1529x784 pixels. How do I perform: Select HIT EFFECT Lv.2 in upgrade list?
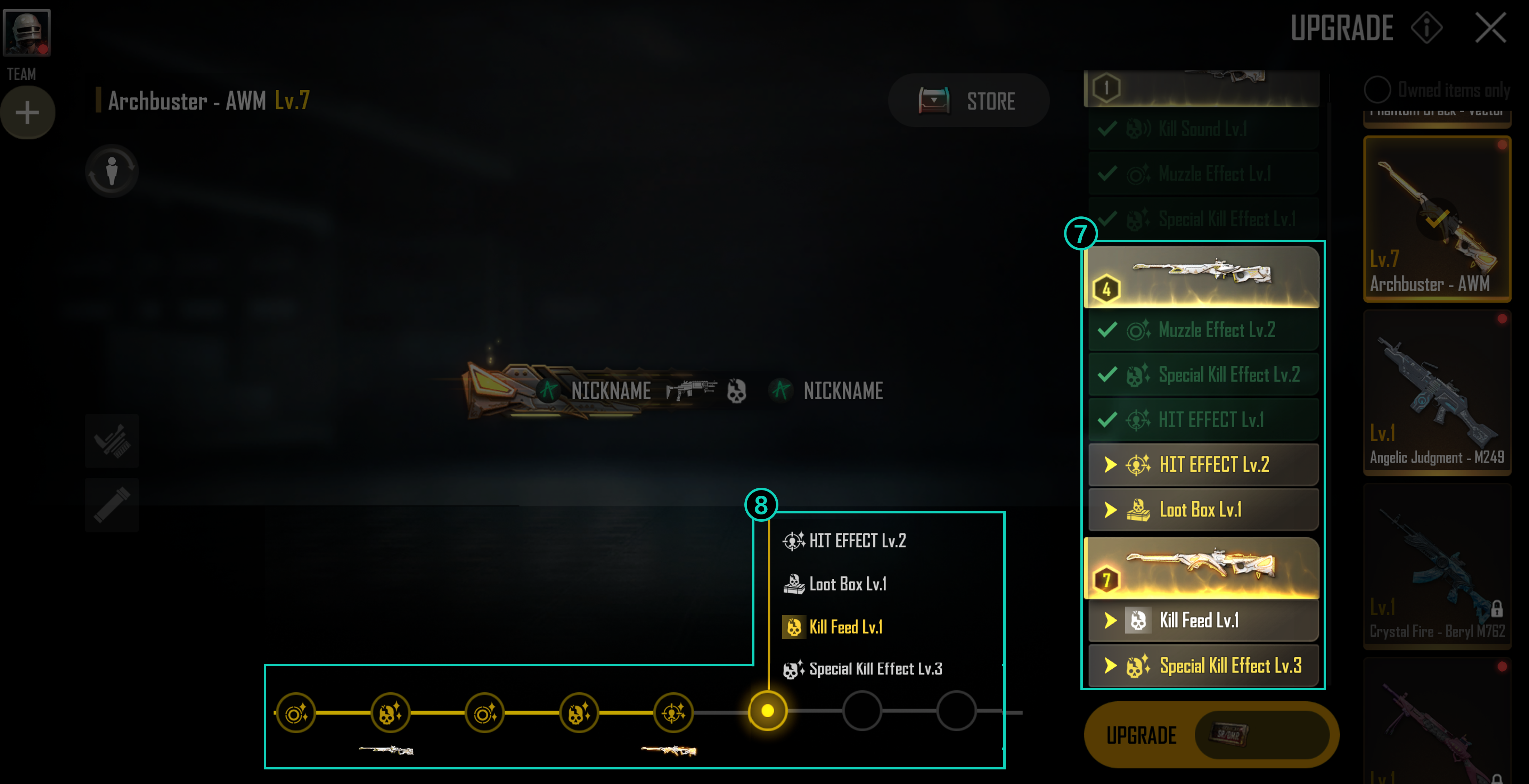click(1203, 465)
